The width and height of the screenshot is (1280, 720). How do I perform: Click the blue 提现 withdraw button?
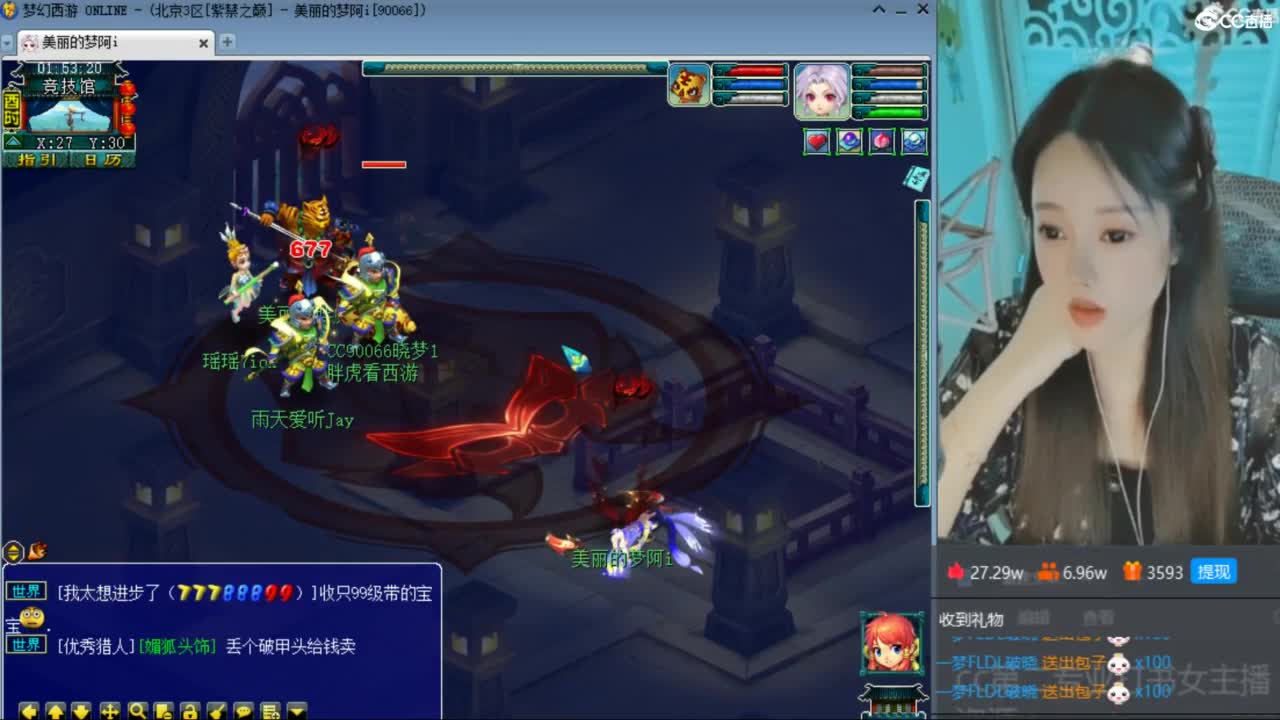coord(1213,572)
